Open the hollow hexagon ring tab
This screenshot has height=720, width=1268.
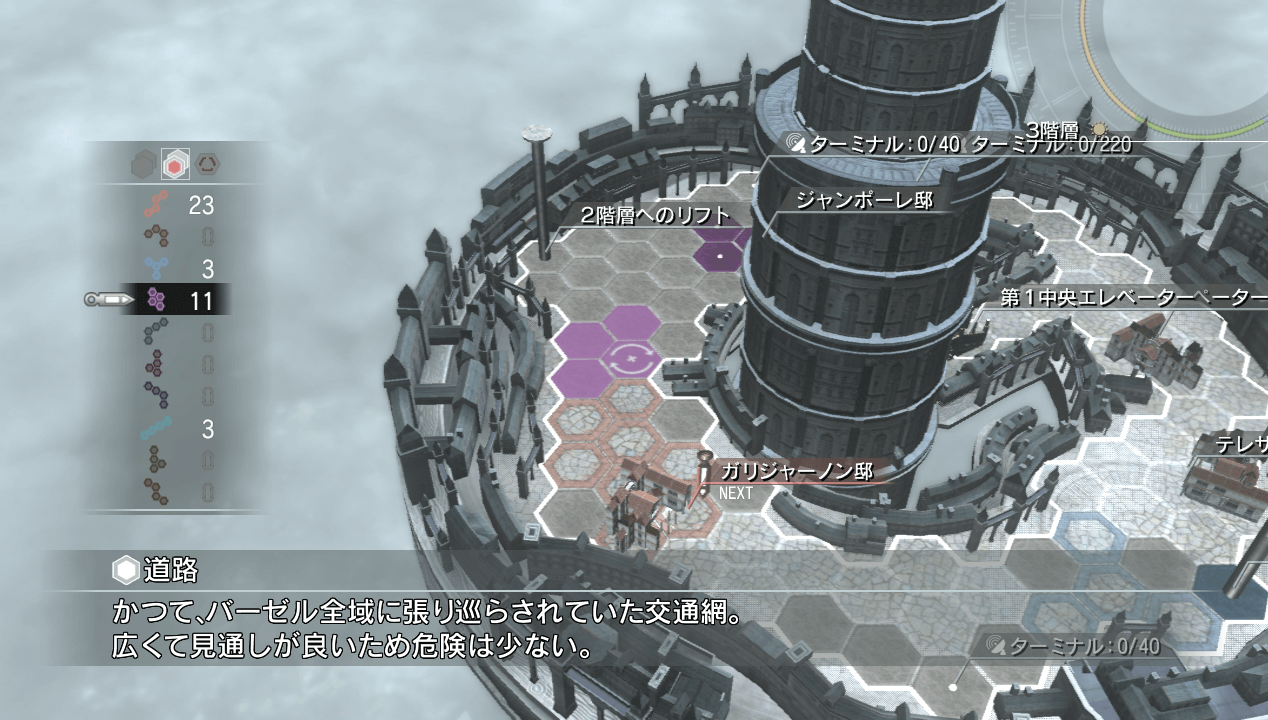pos(208,164)
